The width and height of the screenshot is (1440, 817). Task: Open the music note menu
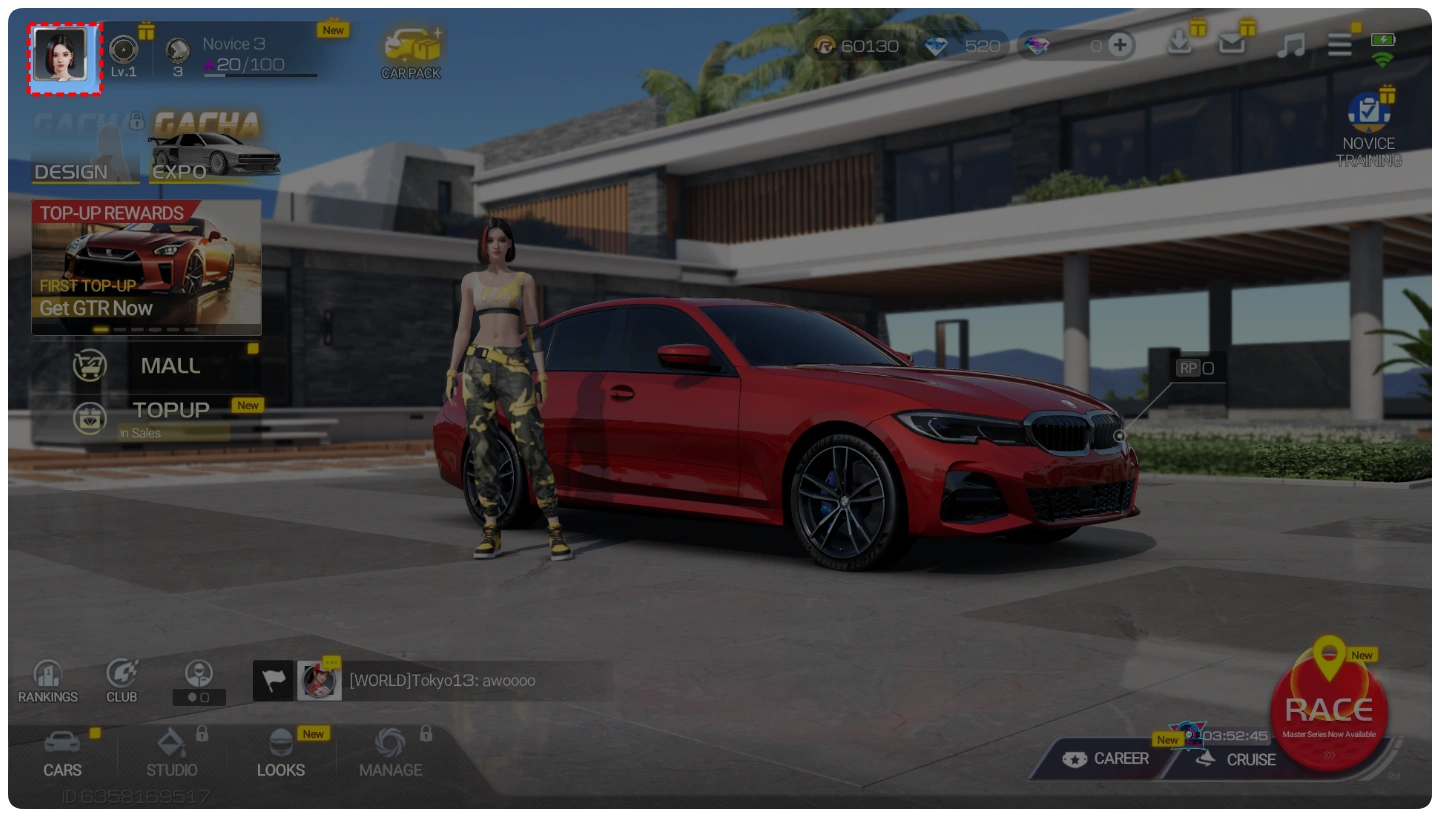(1290, 45)
